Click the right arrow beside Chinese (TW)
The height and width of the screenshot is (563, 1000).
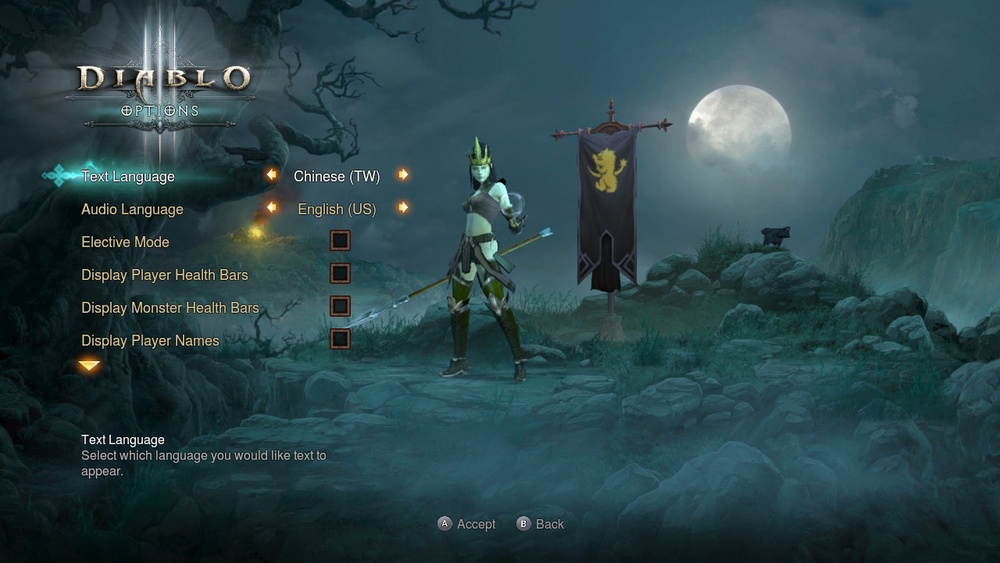[403, 175]
